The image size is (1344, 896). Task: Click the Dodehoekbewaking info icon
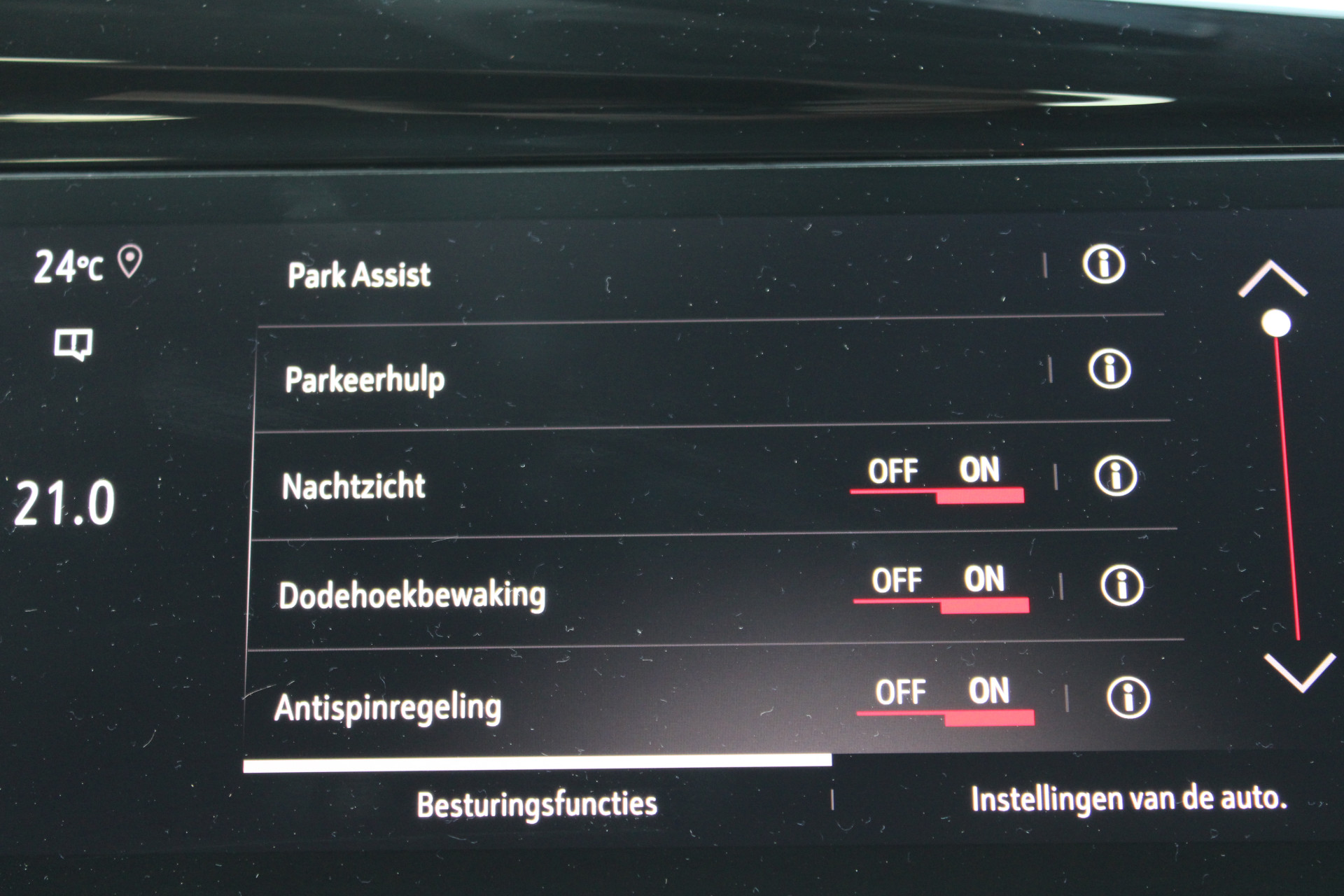pyautogui.click(x=1121, y=585)
